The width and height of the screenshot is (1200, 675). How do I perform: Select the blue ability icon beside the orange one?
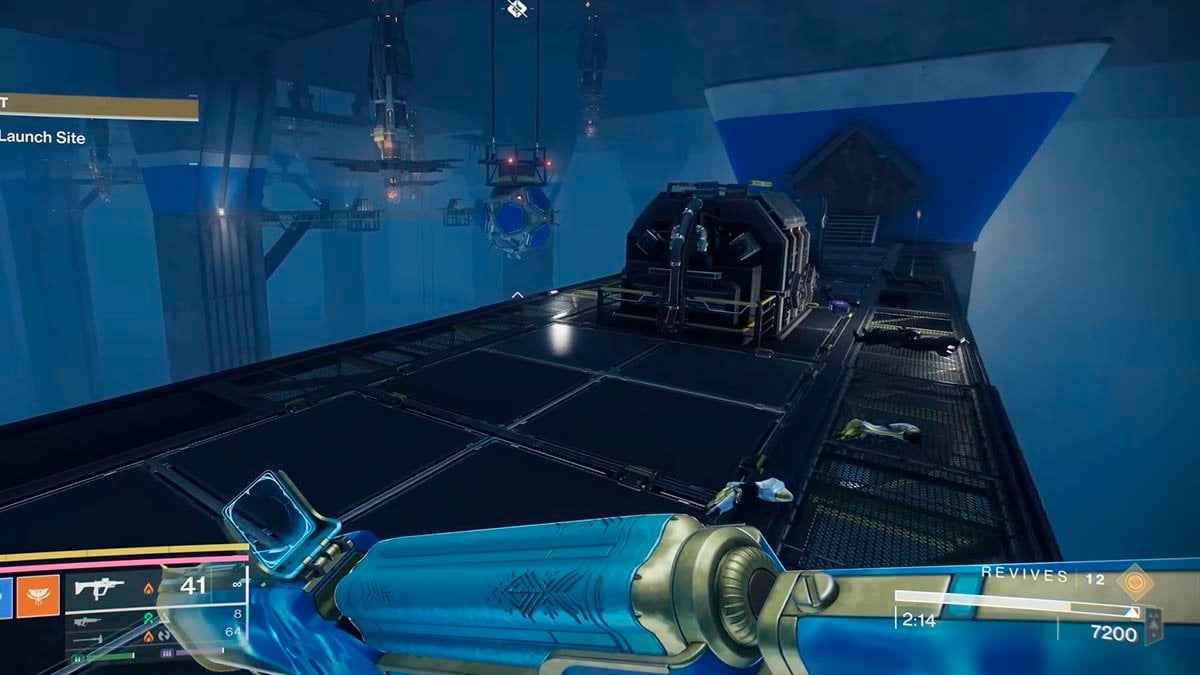tap(5, 597)
